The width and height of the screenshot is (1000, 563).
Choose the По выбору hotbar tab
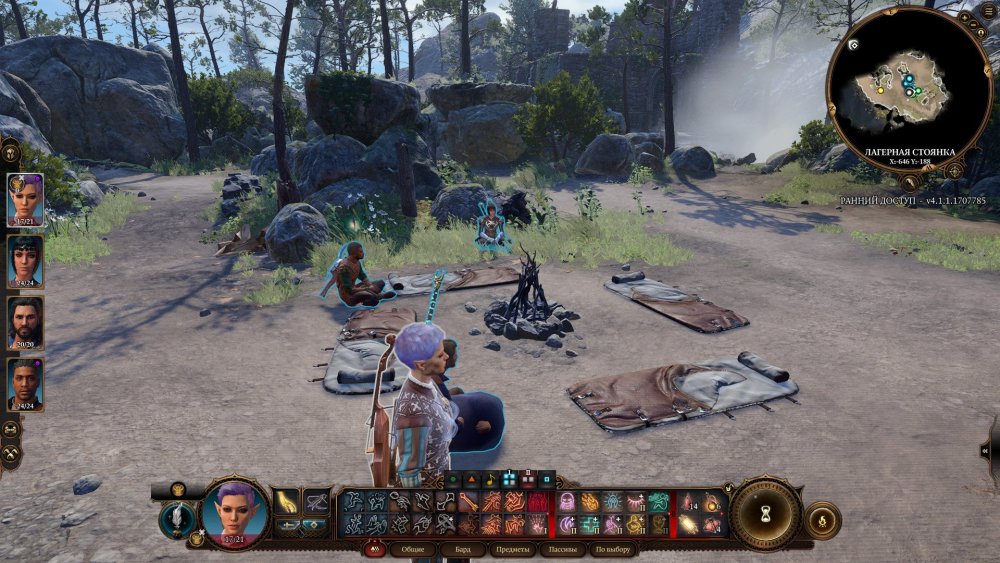[613, 549]
